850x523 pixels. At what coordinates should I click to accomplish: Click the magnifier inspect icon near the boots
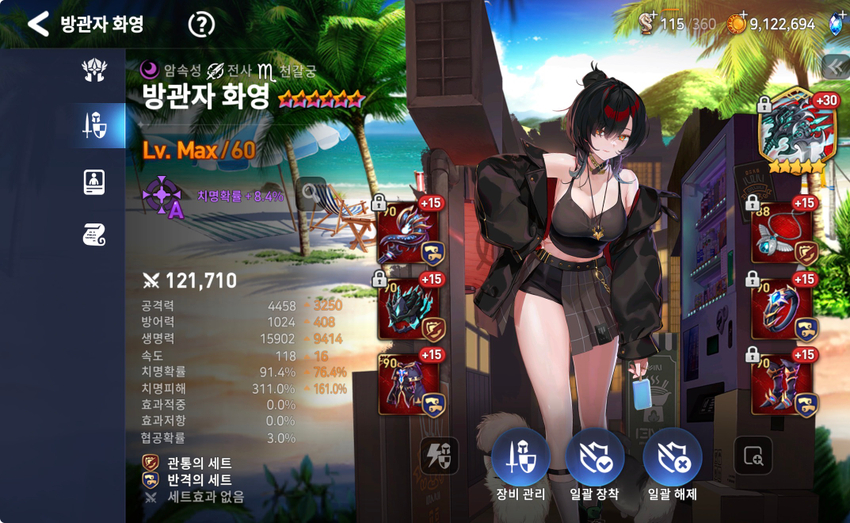pos(753,458)
